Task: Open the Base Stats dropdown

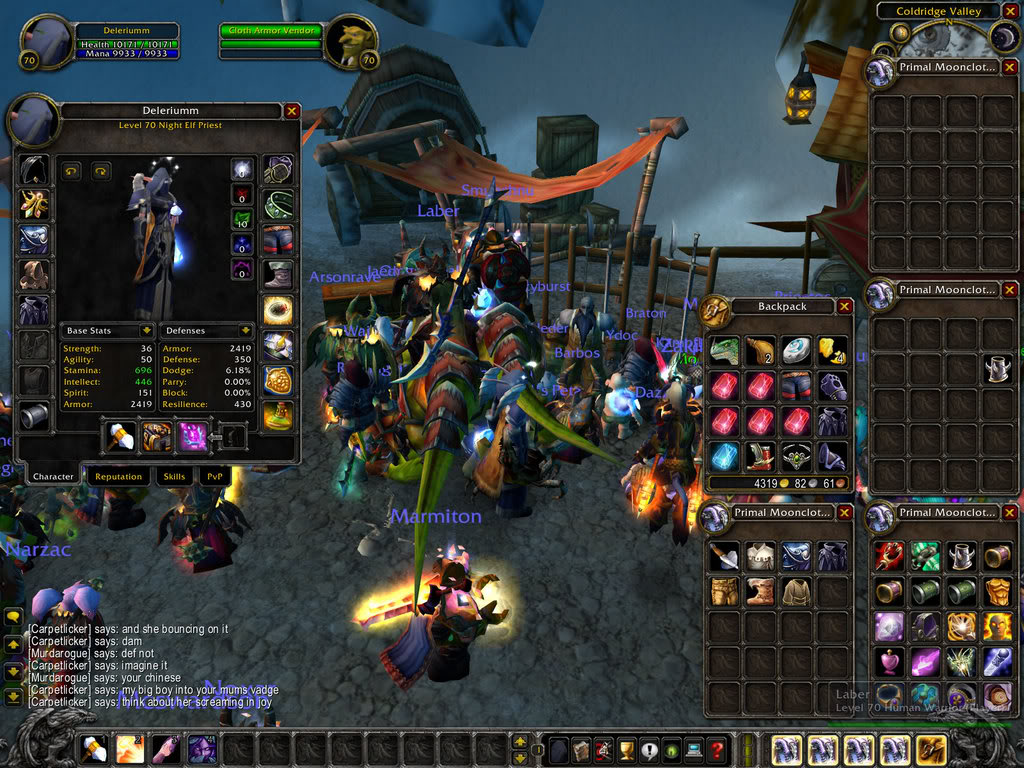Action: [146, 330]
